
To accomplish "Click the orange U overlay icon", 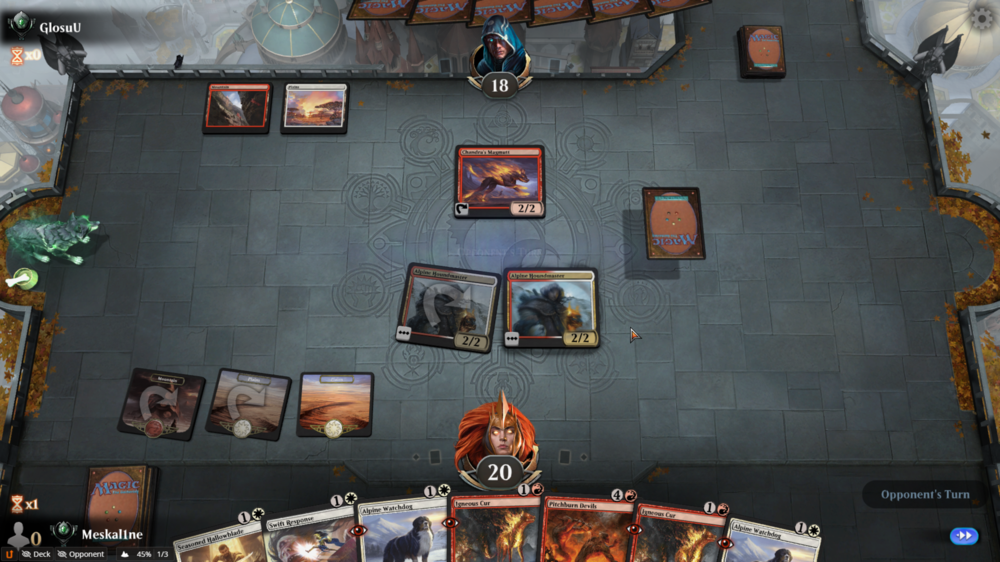I will (9, 553).
